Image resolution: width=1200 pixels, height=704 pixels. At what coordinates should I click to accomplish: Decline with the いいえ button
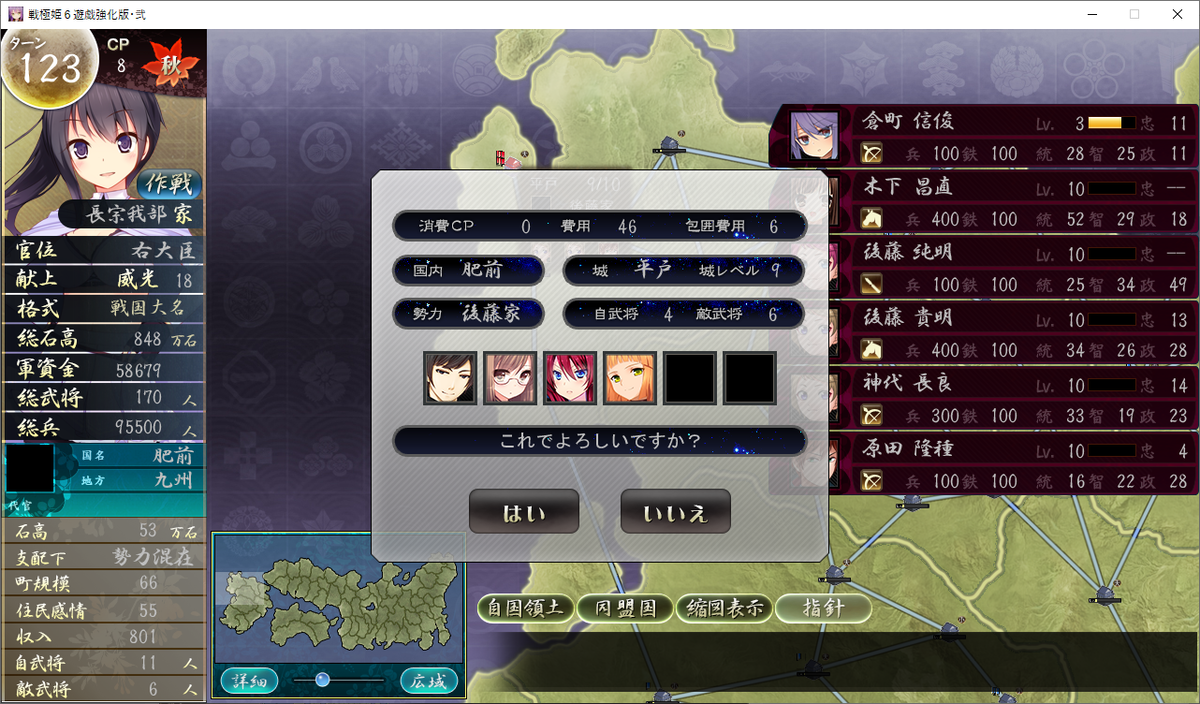pyautogui.click(x=675, y=512)
